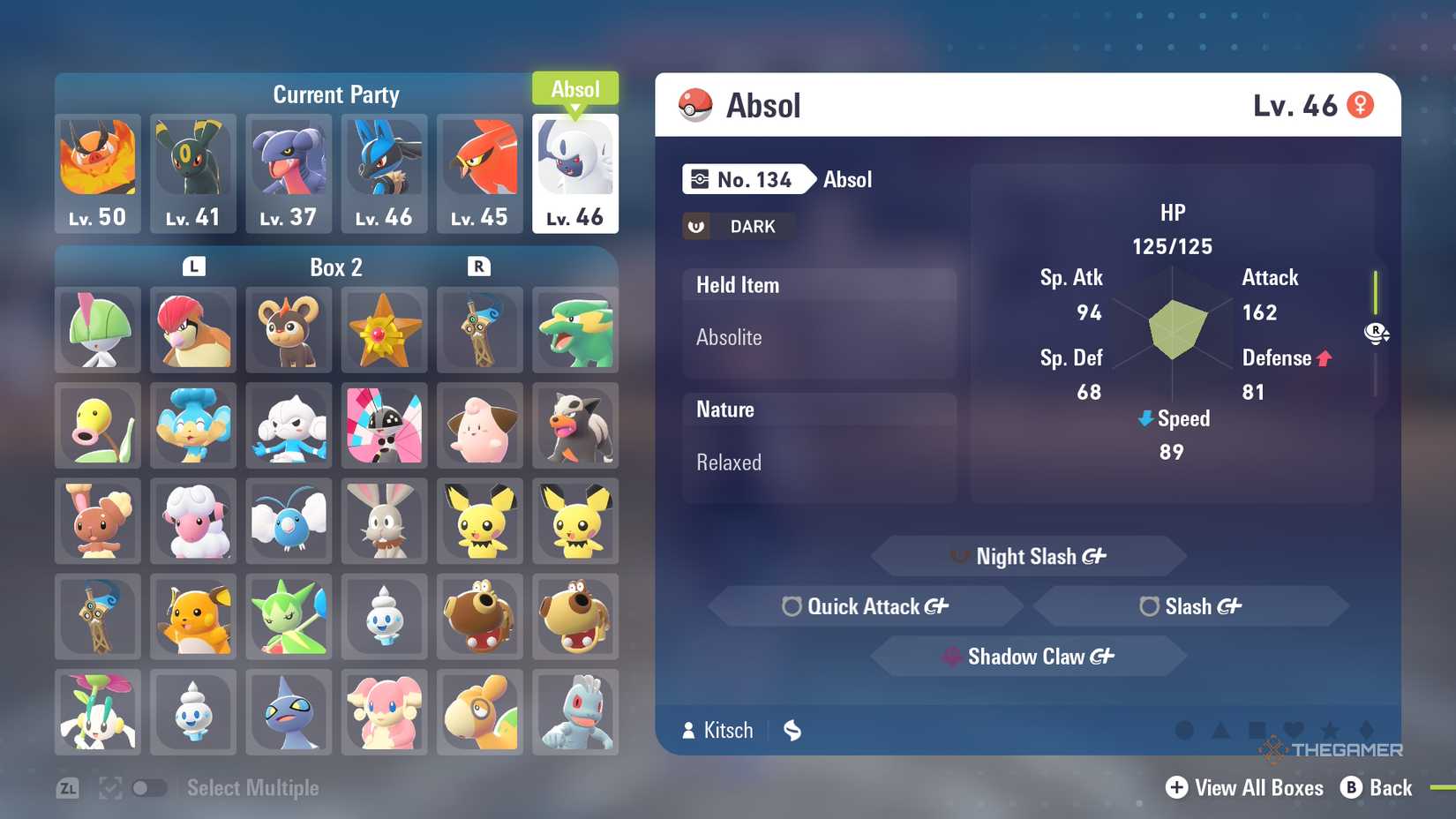Select the Raichu box slot
Image resolution: width=1456 pixels, height=819 pixels.
point(193,616)
